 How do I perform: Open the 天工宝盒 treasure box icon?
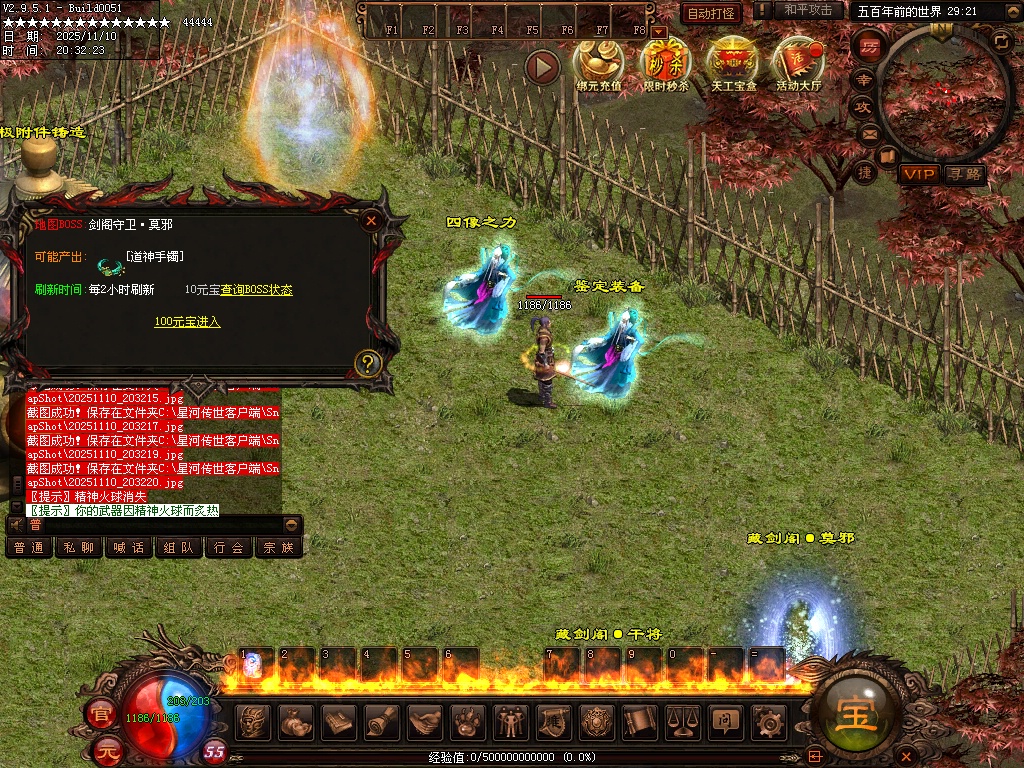pyautogui.click(x=733, y=60)
